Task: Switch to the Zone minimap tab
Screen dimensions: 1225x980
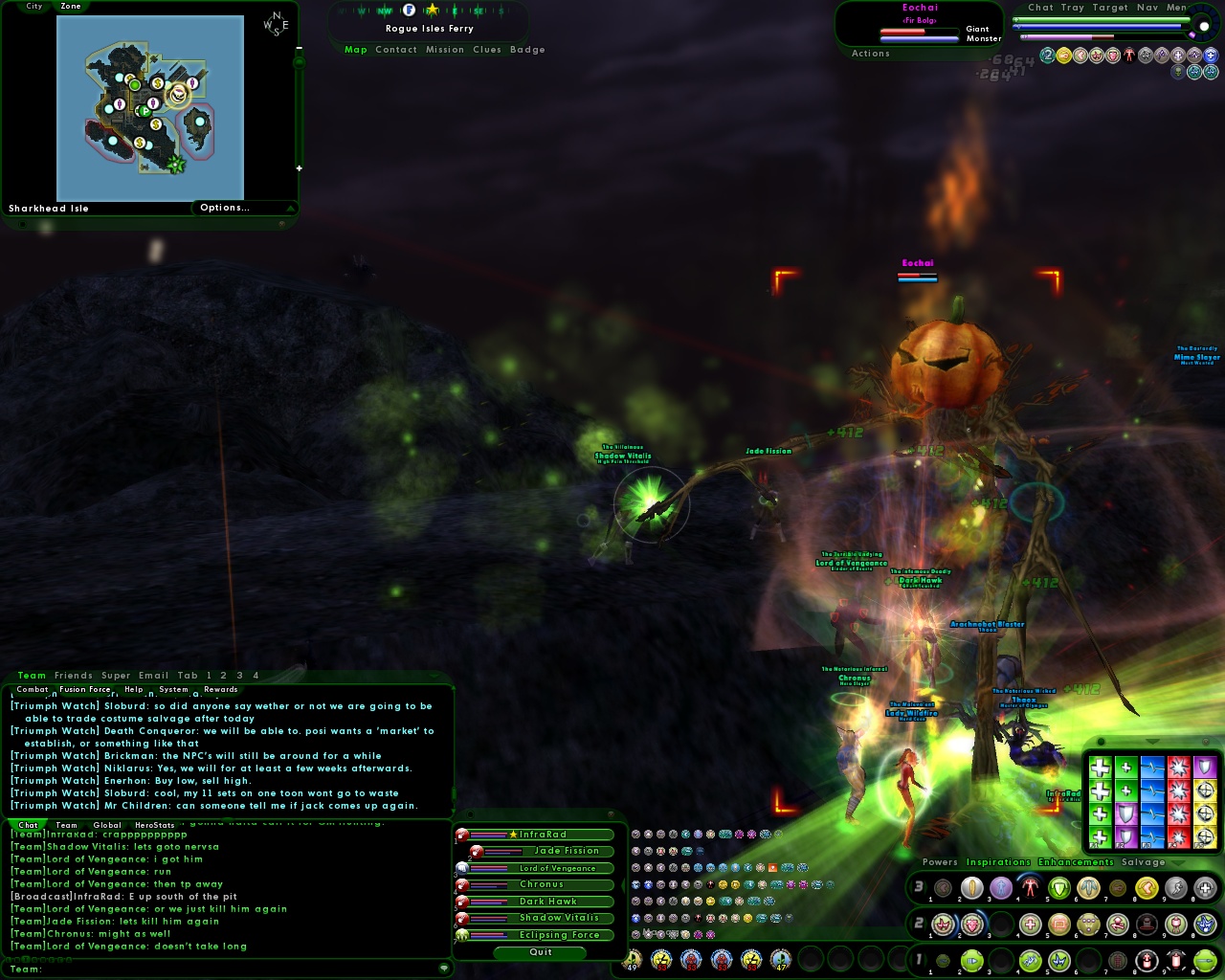Action: [x=69, y=7]
